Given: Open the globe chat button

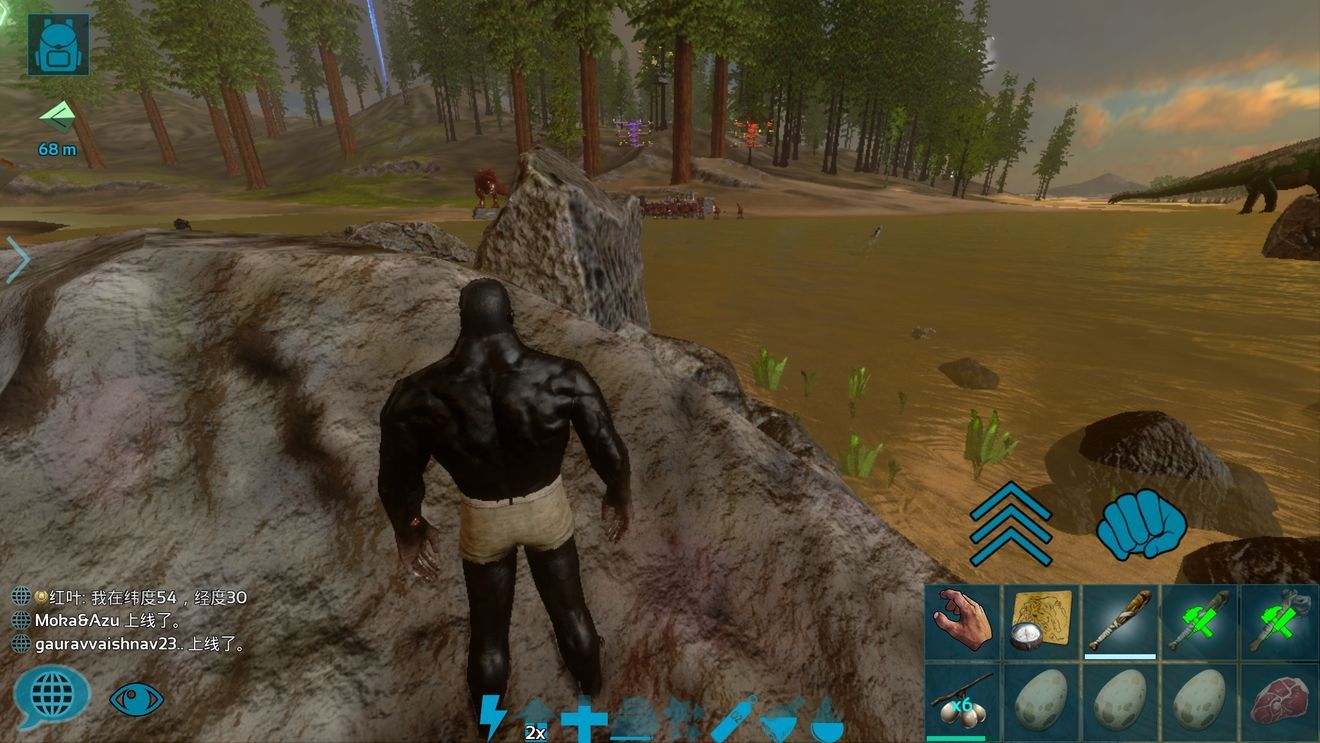Looking at the screenshot, I should point(51,694).
